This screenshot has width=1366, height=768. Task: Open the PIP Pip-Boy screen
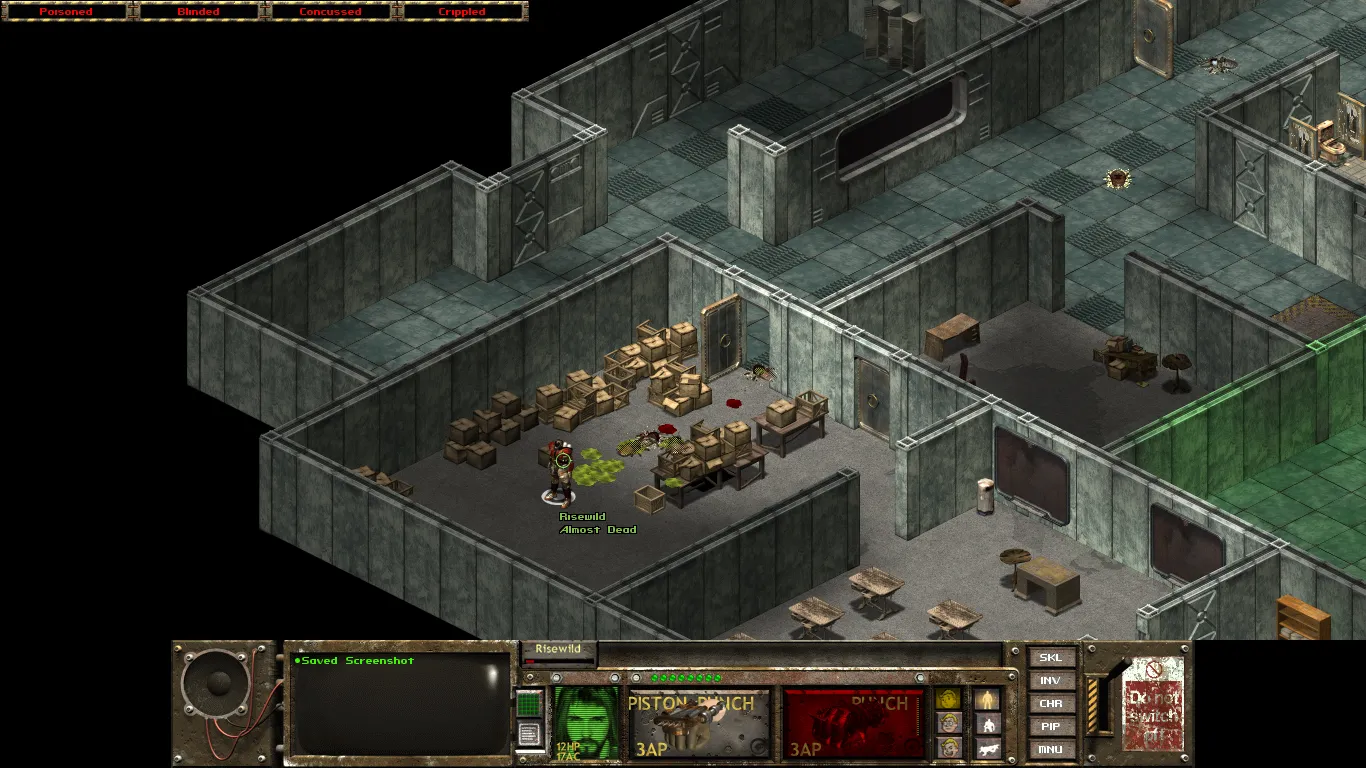pos(1051,727)
